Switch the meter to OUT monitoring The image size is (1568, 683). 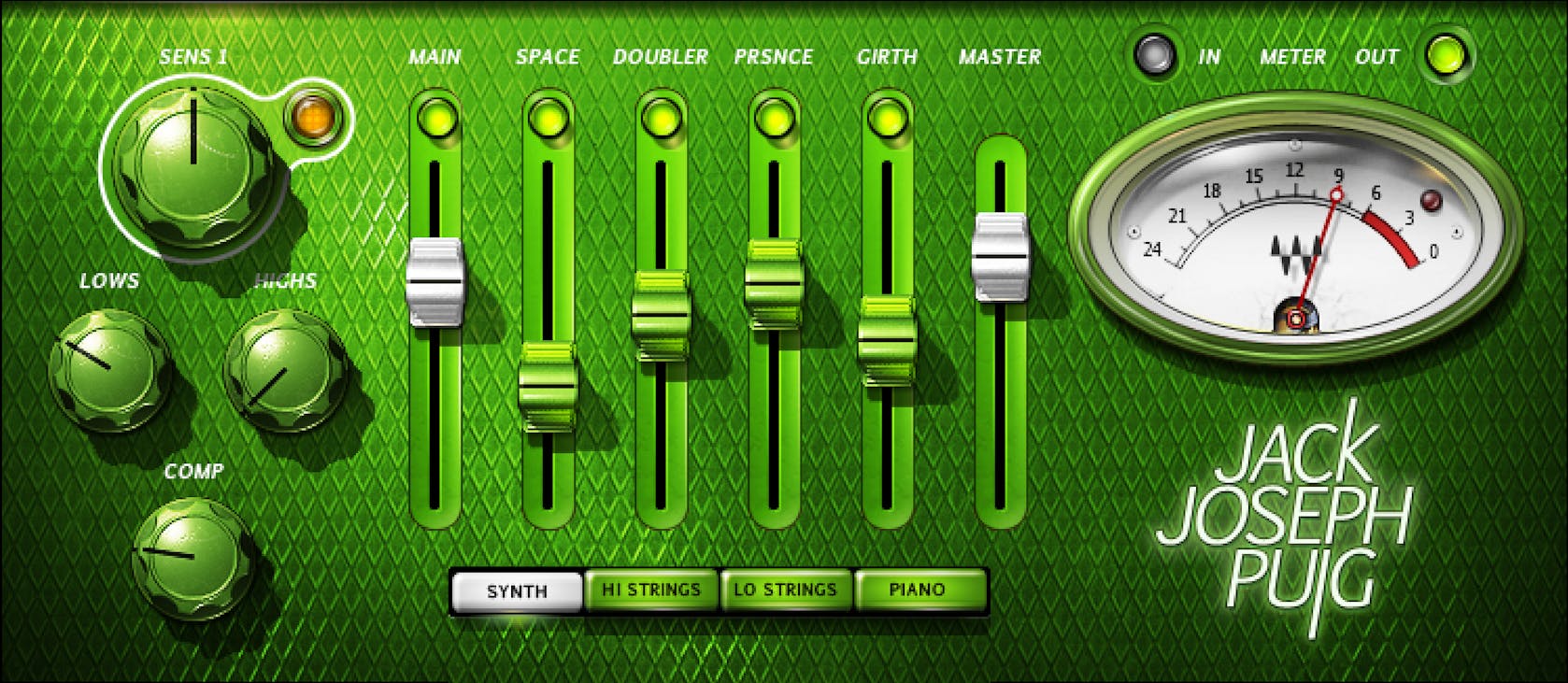(x=1444, y=56)
